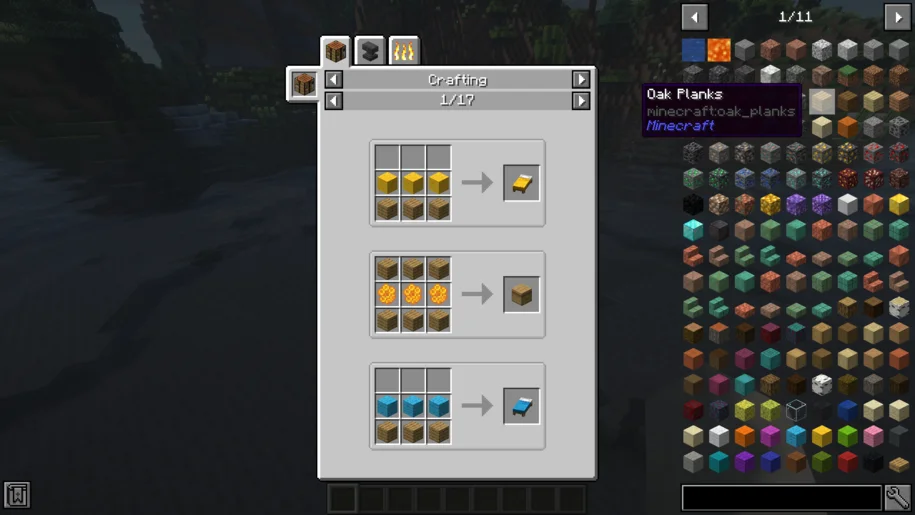Image resolution: width=915 pixels, height=515 pixels.
Task: Click a honeycomb ingredient in the middle recipe
Action: tap(413, 295)
